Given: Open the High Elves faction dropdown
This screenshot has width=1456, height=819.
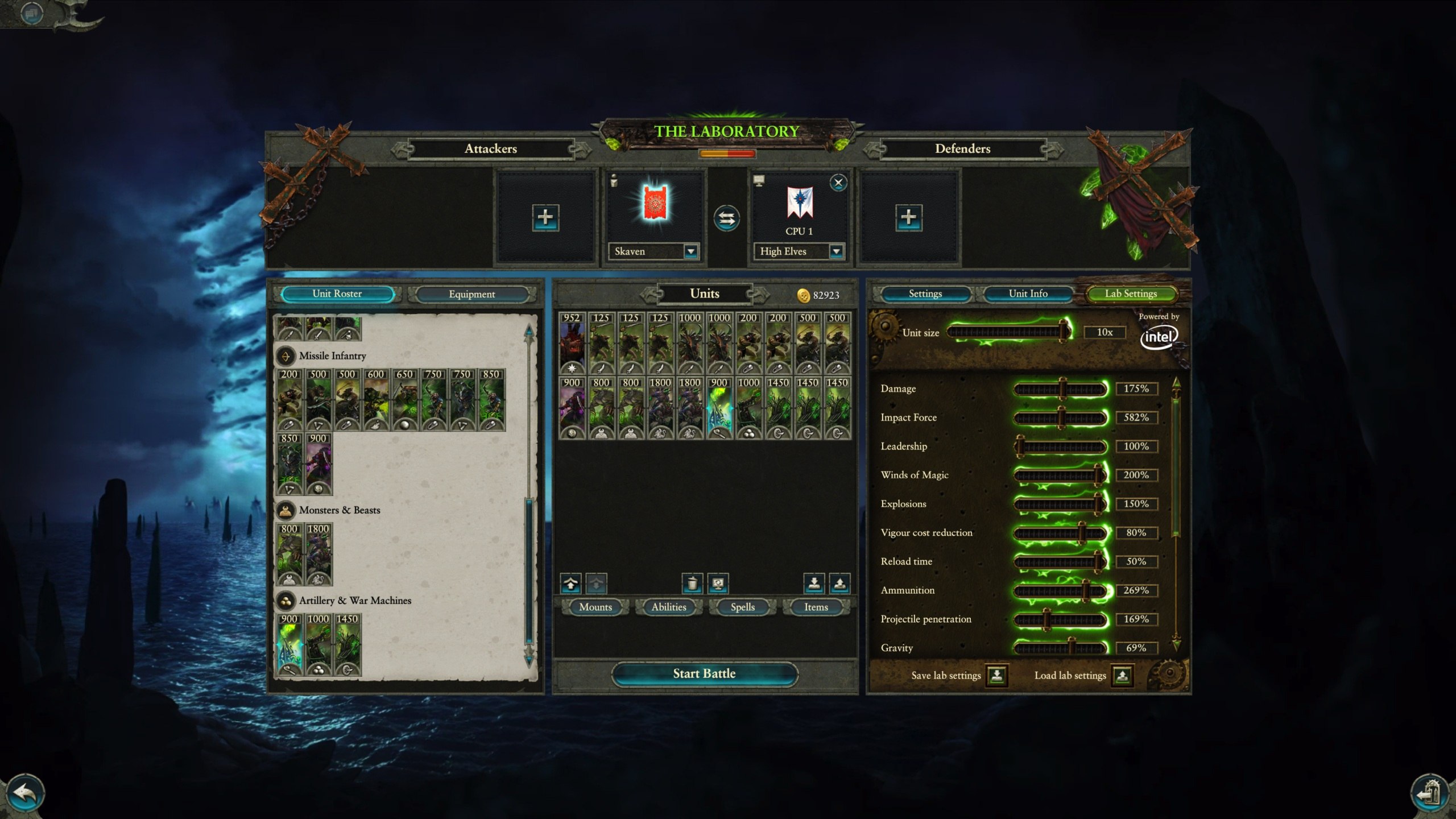Looking at the screenshot, I should pyautogui.click(x=835, y=251).
